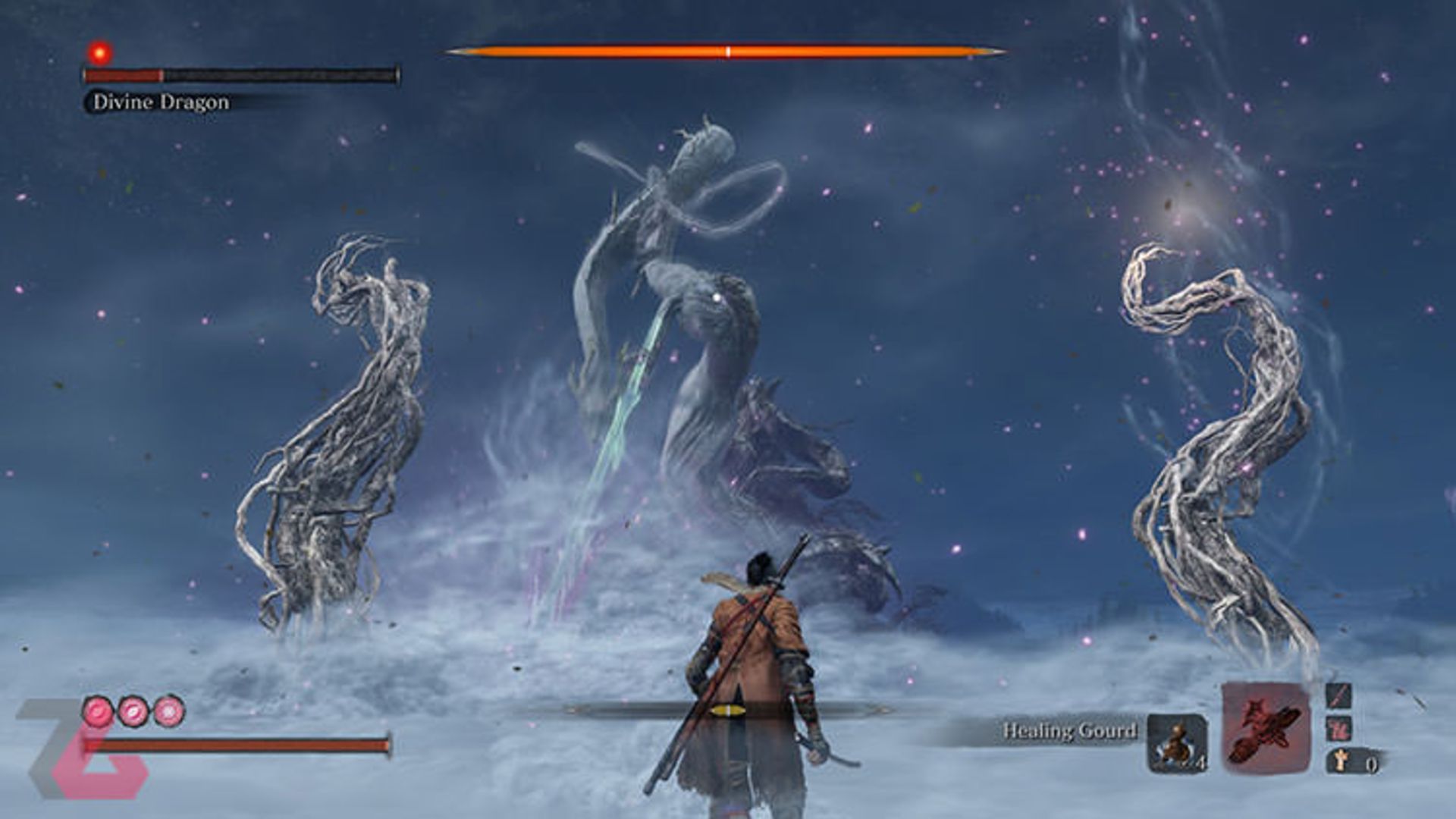Select the Healing Gourd item slot

(1176, 743)
